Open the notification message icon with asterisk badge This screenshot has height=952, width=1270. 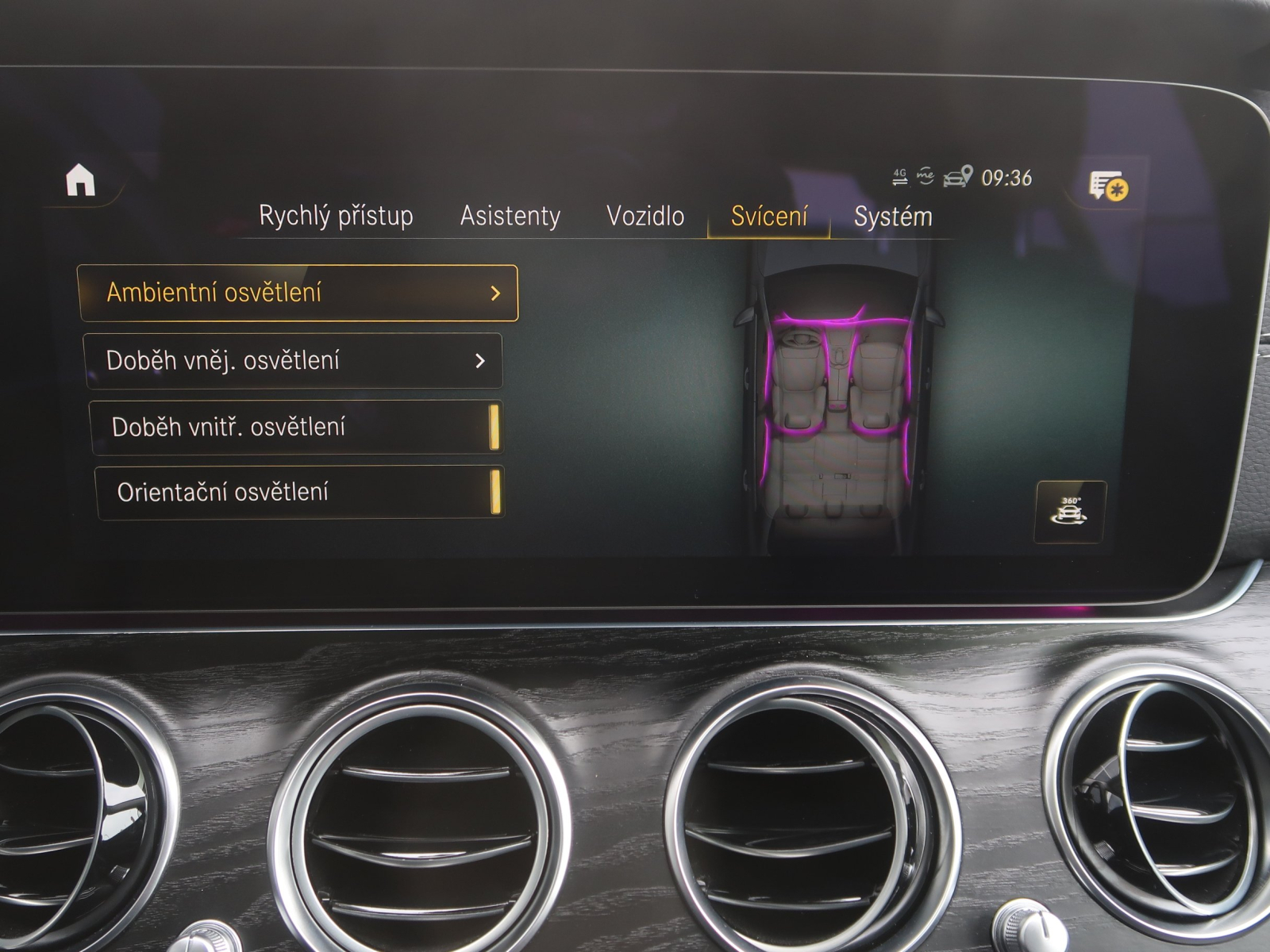(x=1106, y=183)
